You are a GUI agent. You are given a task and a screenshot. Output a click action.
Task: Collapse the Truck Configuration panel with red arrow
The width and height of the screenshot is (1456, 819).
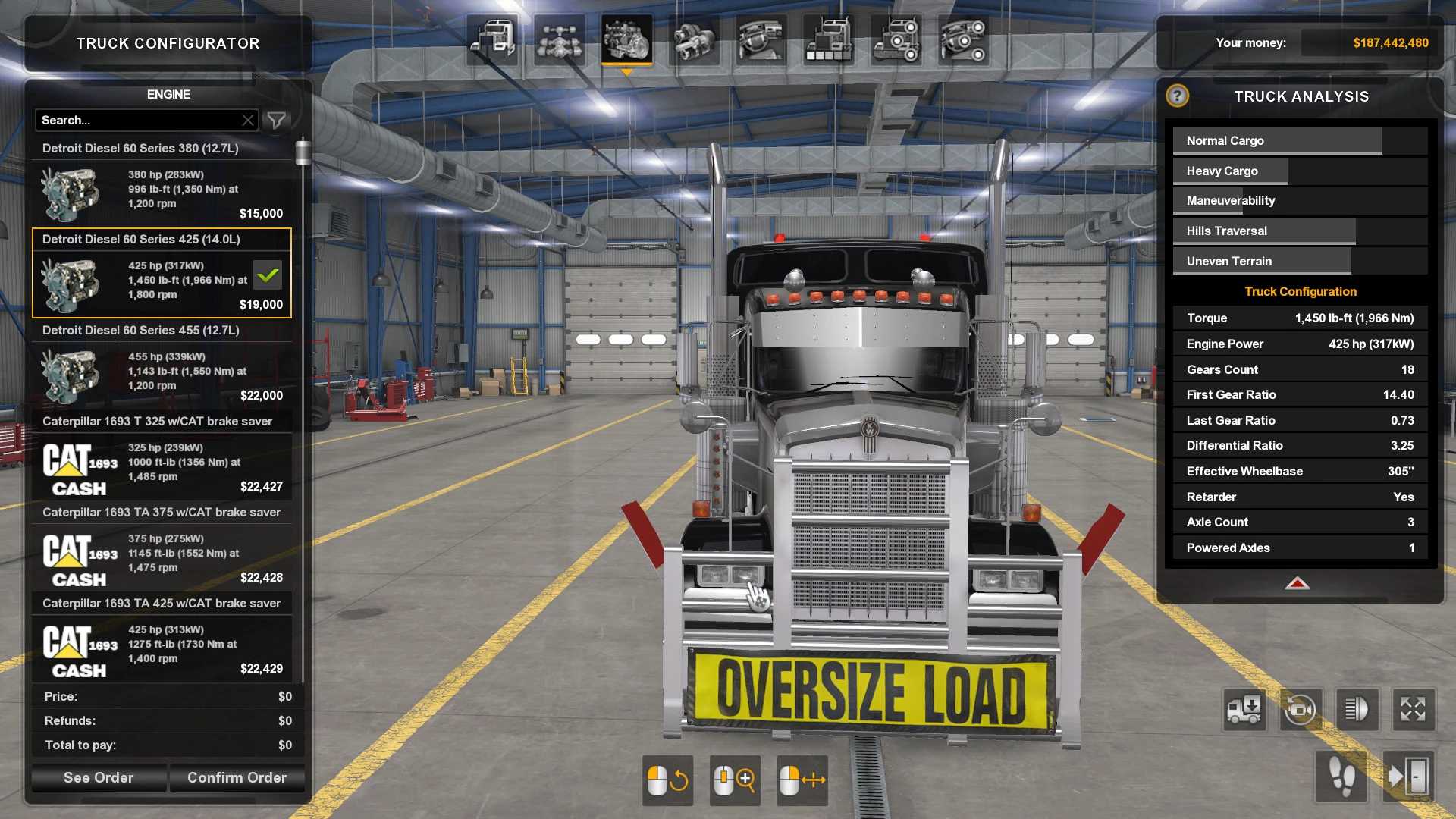1297,583
